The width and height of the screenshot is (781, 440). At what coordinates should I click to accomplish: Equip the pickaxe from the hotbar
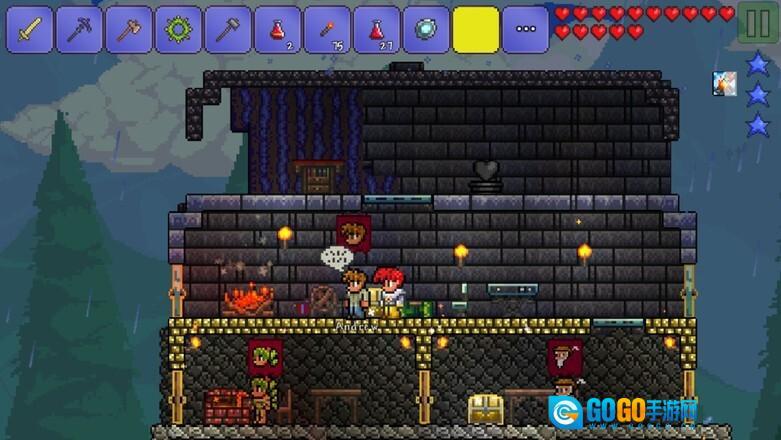(x=80, y=30)
